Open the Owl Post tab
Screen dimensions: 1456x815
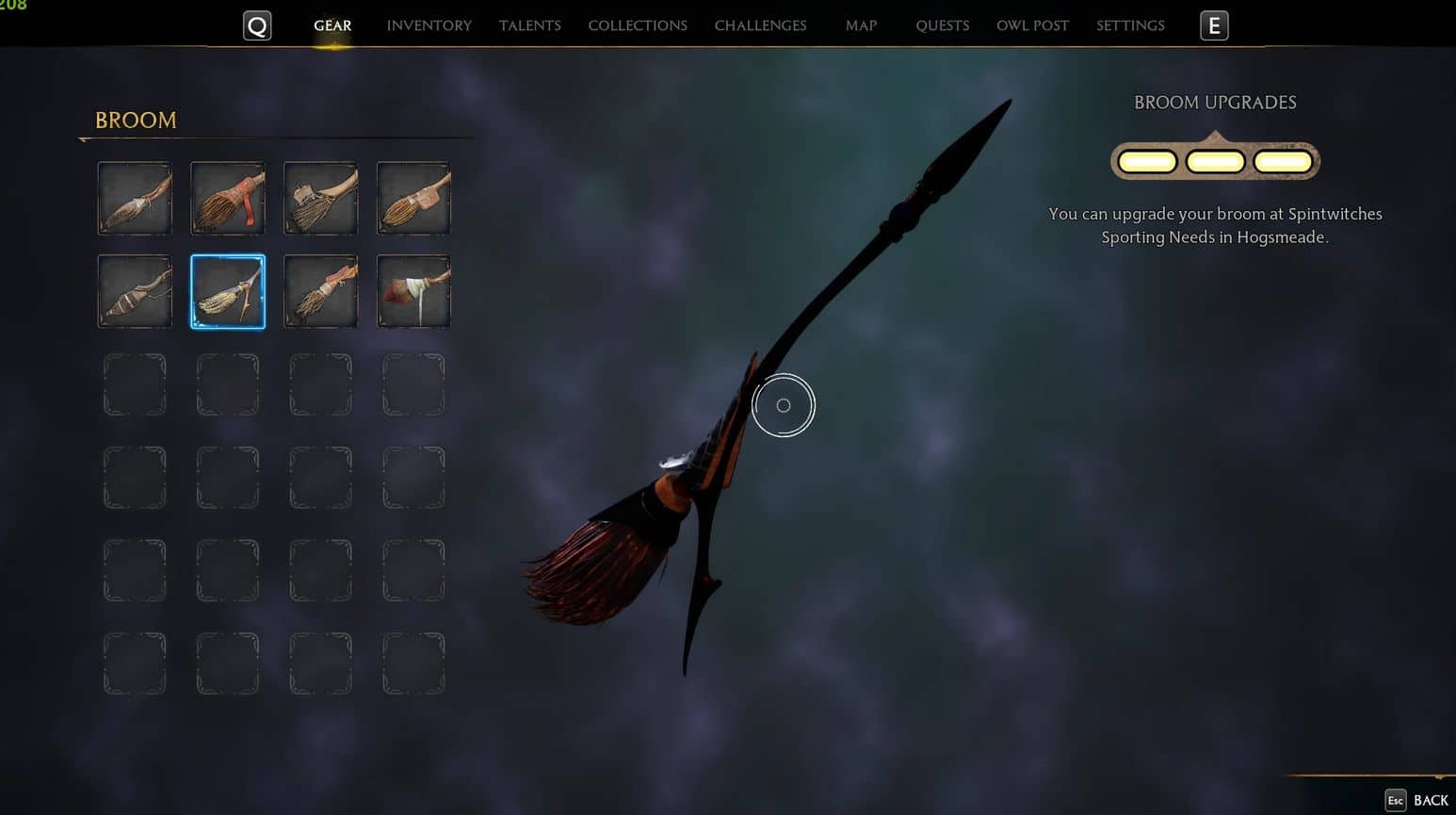click(1032, 25)
